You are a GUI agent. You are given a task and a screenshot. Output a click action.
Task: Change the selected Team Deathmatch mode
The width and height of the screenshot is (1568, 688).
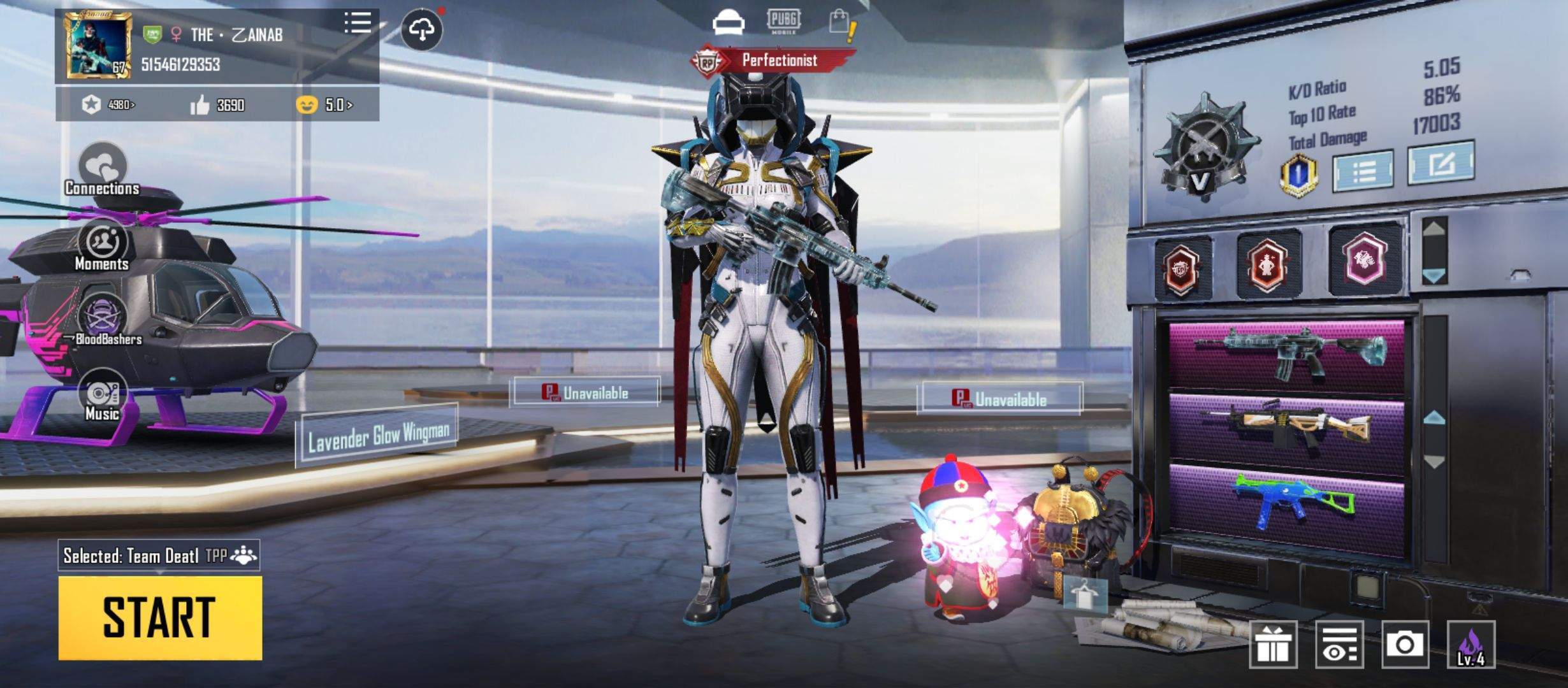click(x=159, y=556)
